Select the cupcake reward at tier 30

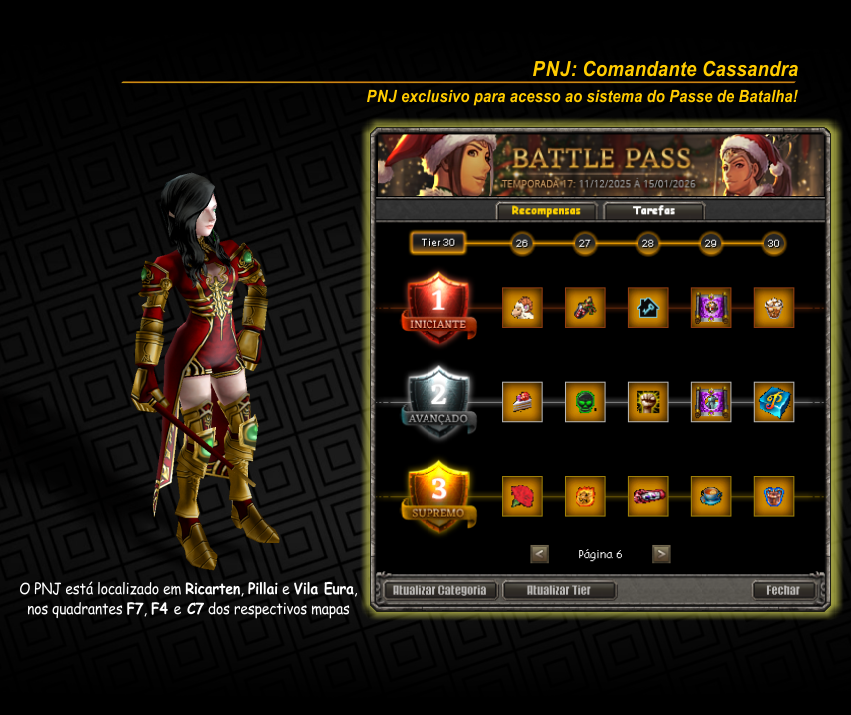pyautogui.click(x=774, y=308)
